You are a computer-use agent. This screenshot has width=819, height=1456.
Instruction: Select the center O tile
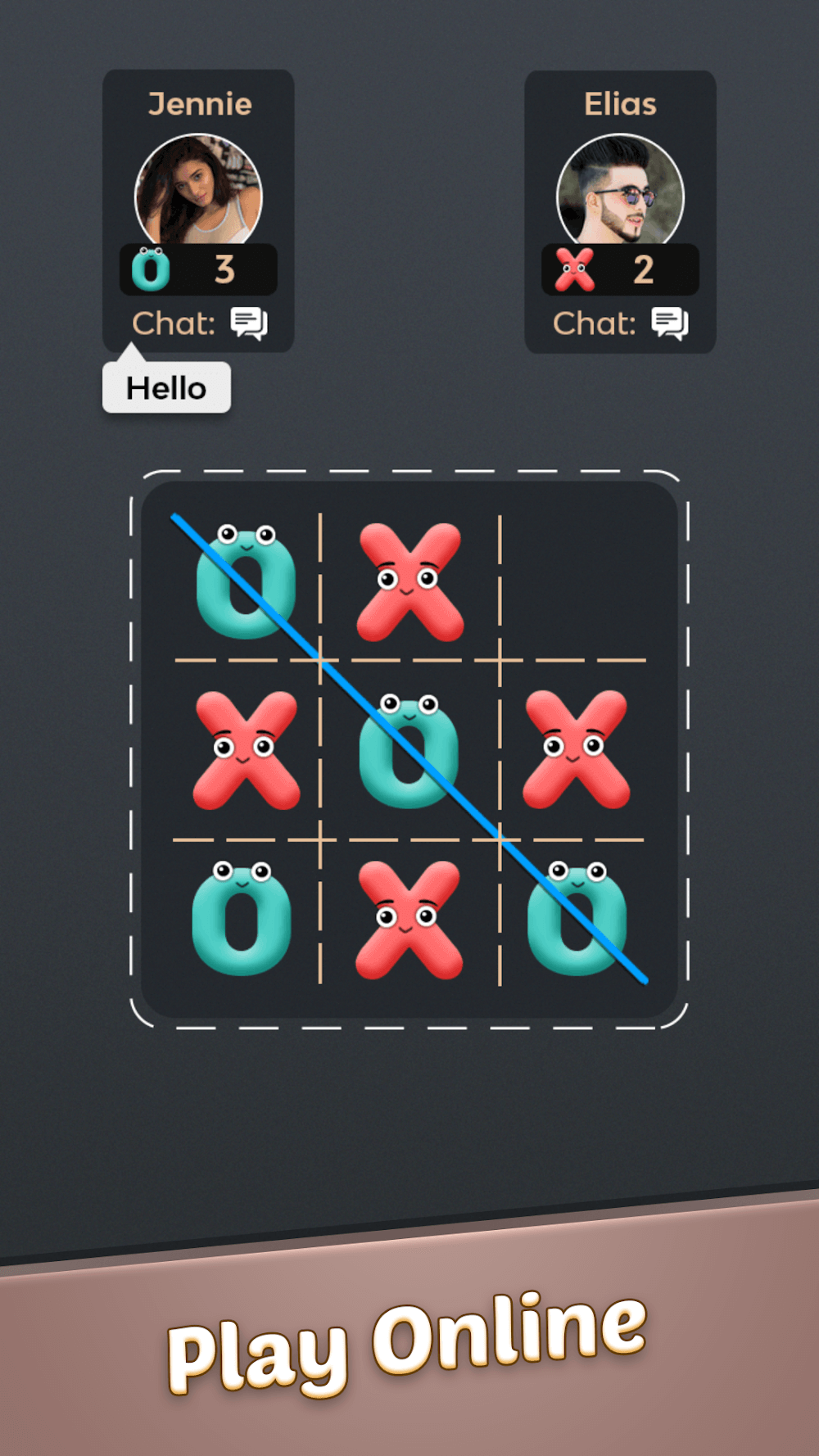409,752
